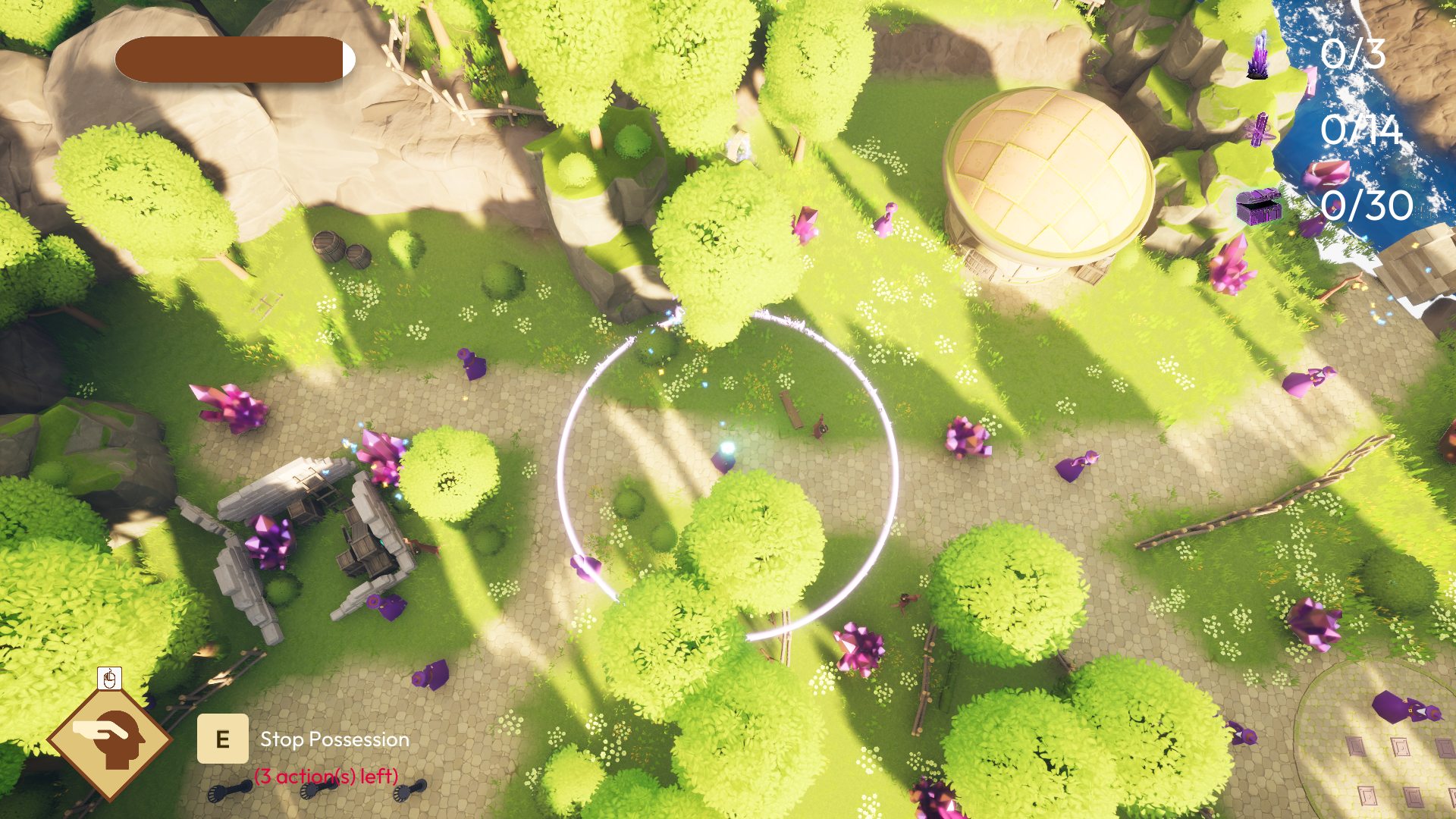Select the purple treasure chest tracker icon

click(1258, 206)
